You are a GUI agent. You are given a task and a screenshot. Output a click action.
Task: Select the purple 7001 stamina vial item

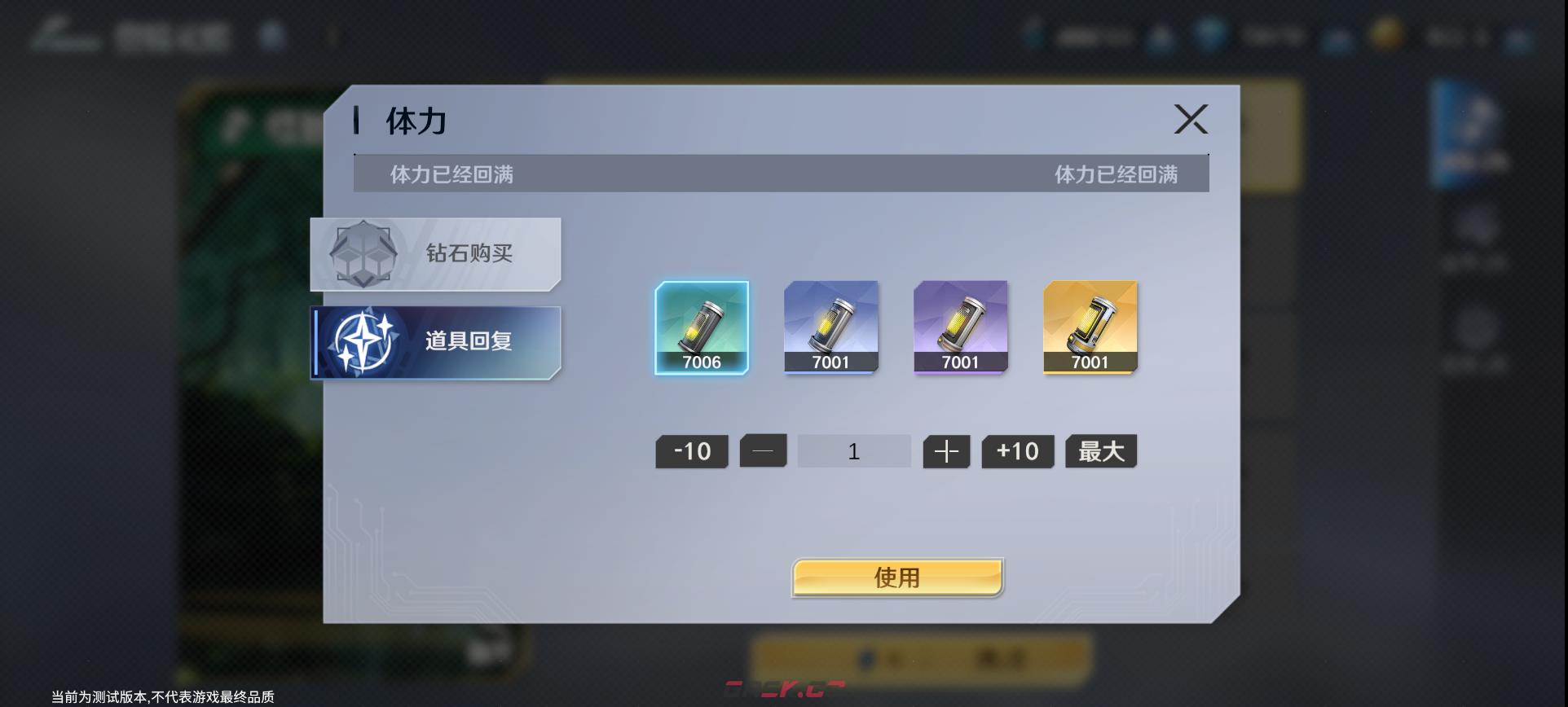961,328
